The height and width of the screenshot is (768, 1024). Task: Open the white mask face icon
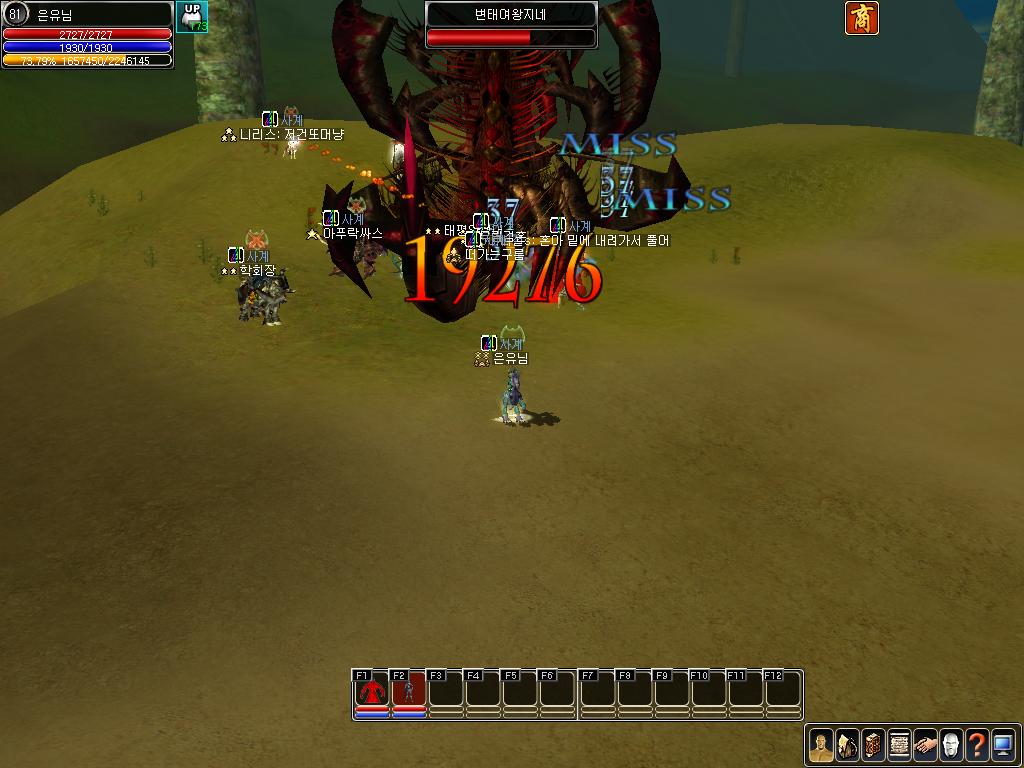coord(951,746)
